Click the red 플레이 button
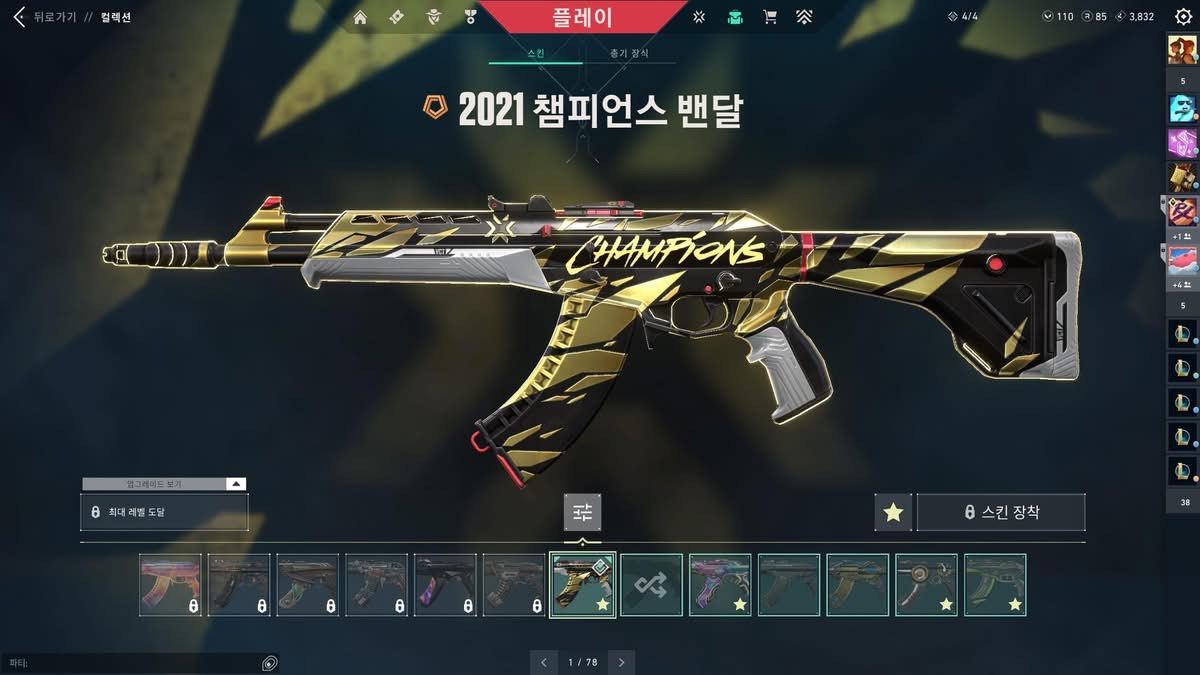1200x675 pixels. coord(582,17)
